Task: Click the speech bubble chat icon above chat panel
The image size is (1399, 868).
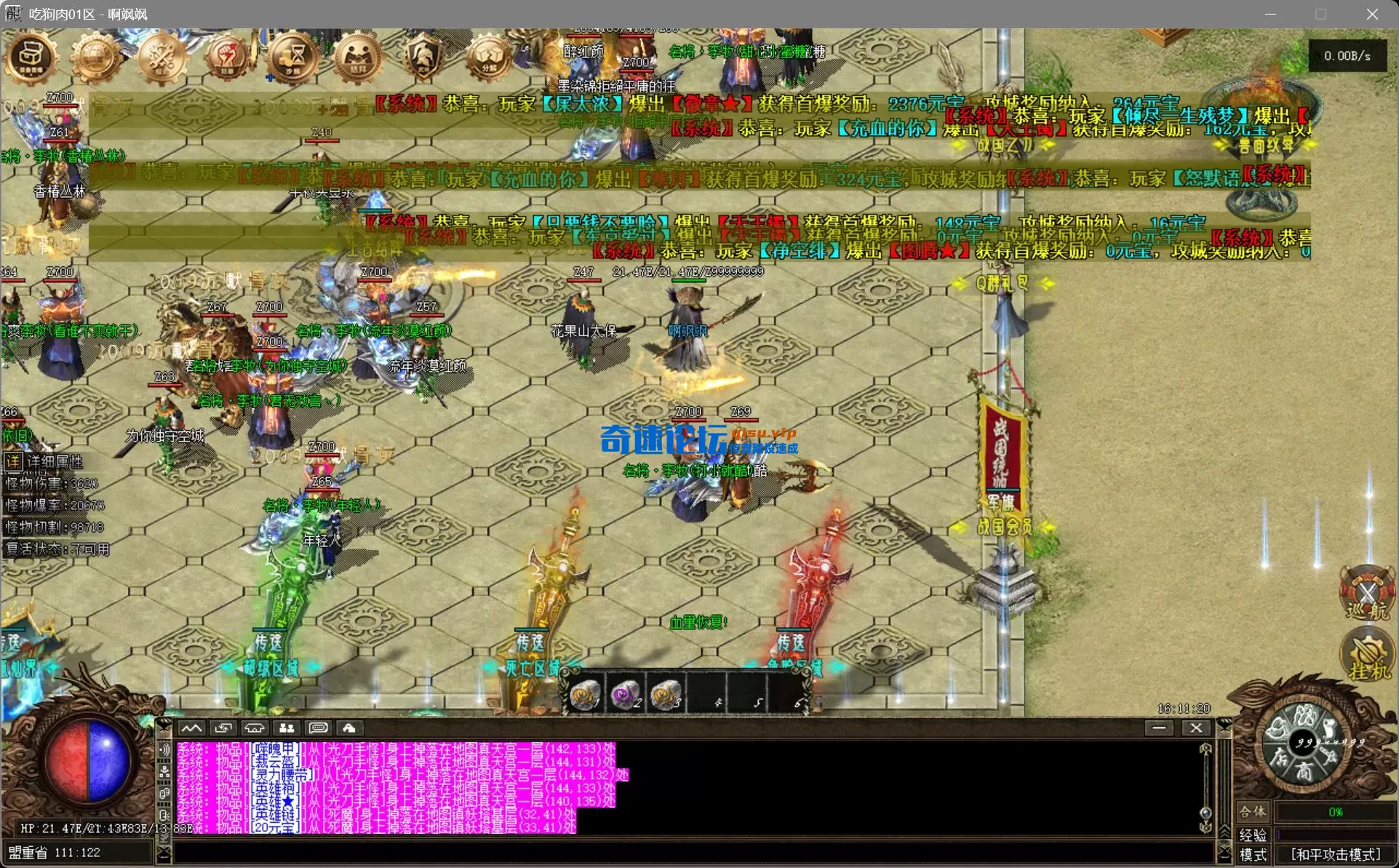Action: pyautogui.click(x=318, y=728)
